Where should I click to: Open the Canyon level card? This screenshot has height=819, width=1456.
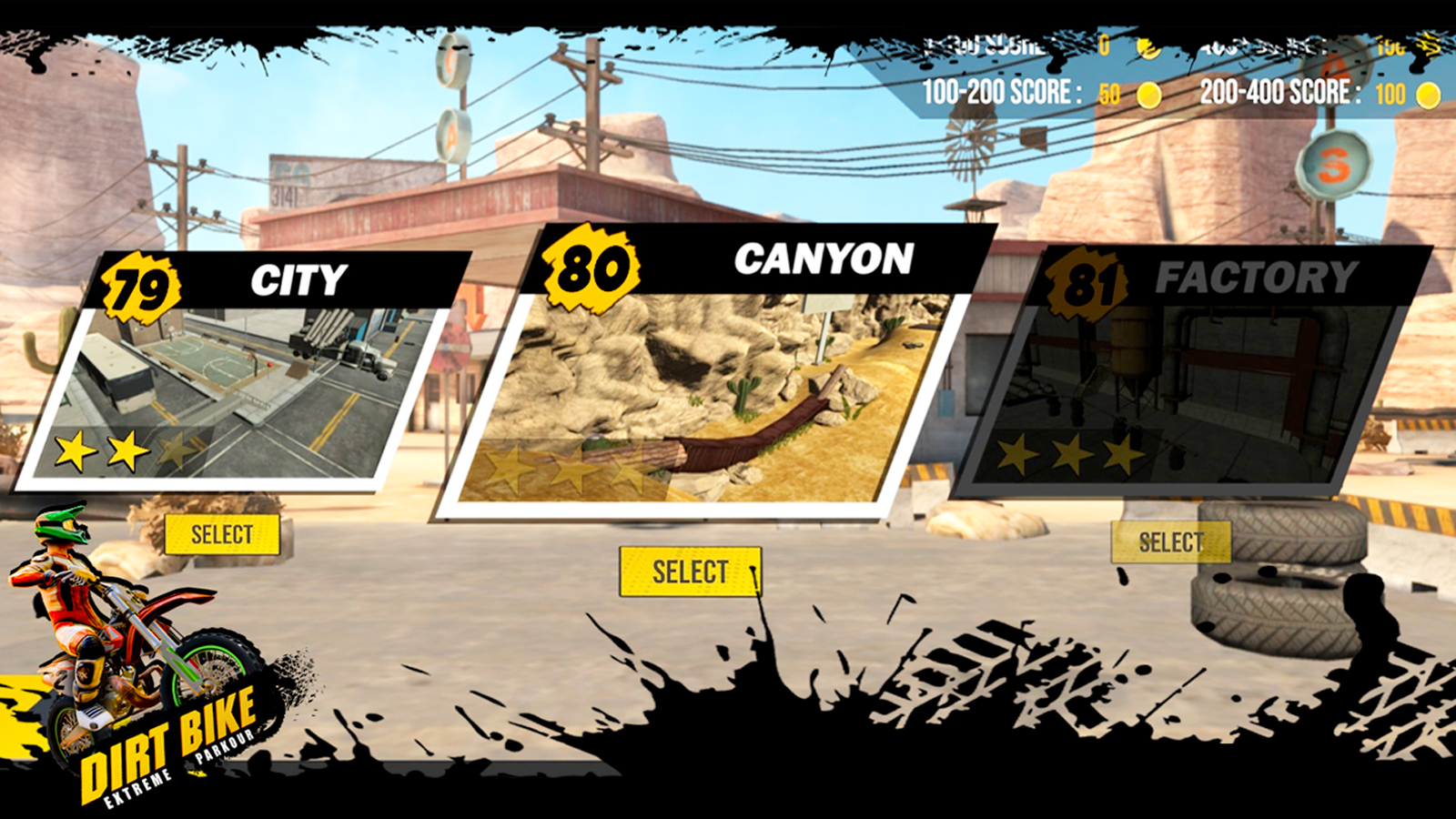689,571
